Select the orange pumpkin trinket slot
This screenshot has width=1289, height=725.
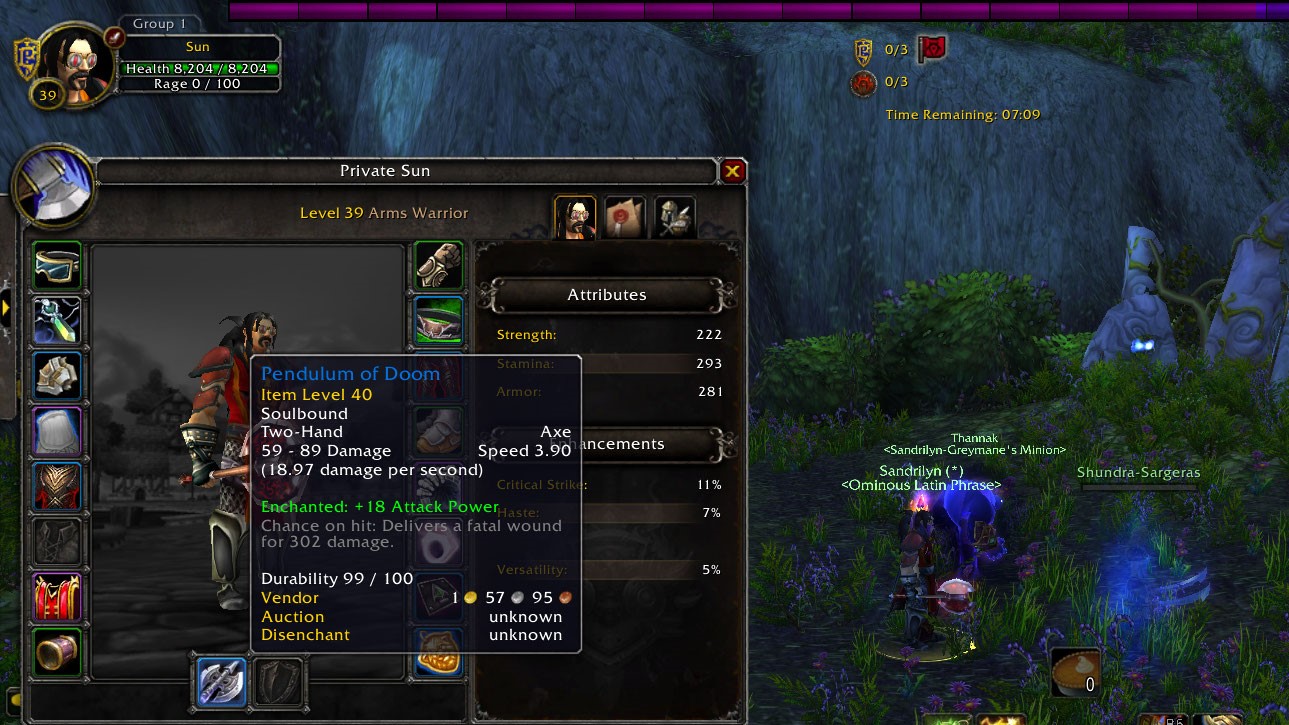pos(439,651)
